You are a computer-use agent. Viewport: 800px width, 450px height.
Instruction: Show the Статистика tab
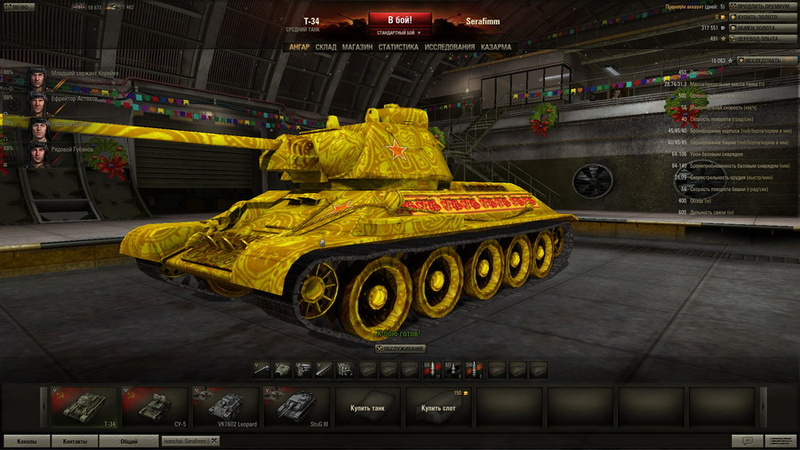click(398, 47)
